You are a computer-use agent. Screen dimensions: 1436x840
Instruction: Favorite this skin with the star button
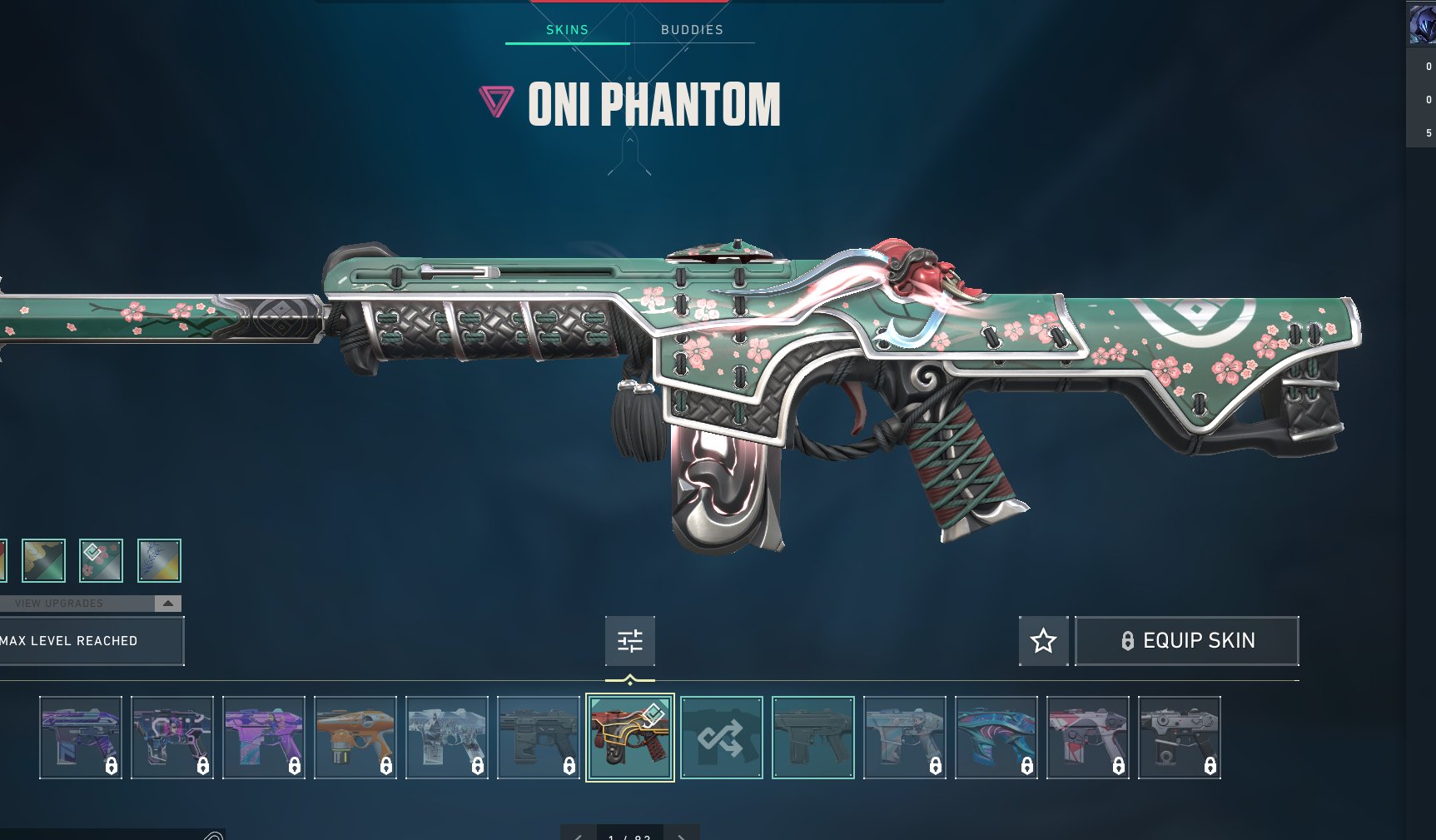pyautogui.click(x=1043, y=640)
